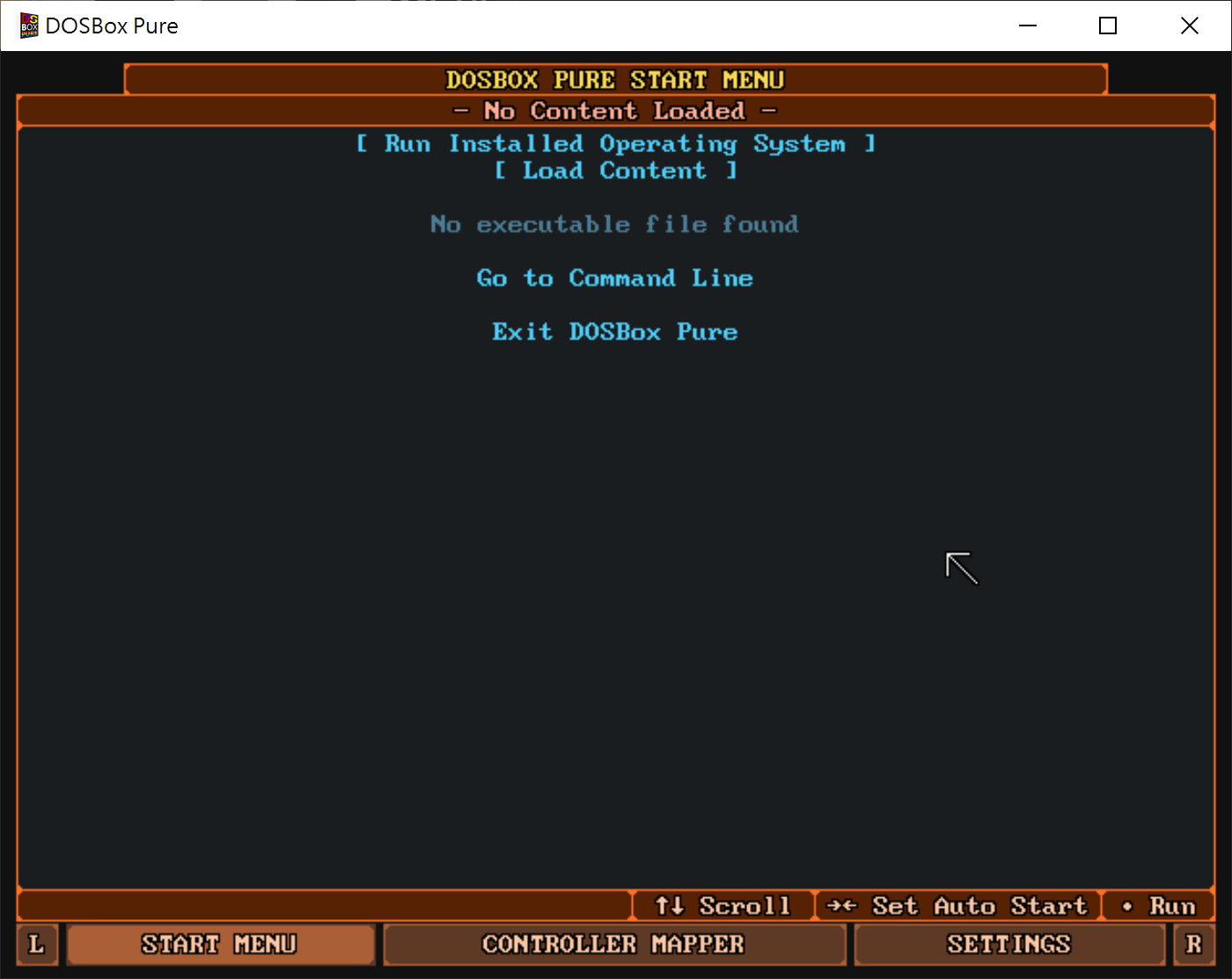Image resolution: width=1232 pixels, height=979 pixels.
Task: Select Go to Command Line
Action: point(614,278)
